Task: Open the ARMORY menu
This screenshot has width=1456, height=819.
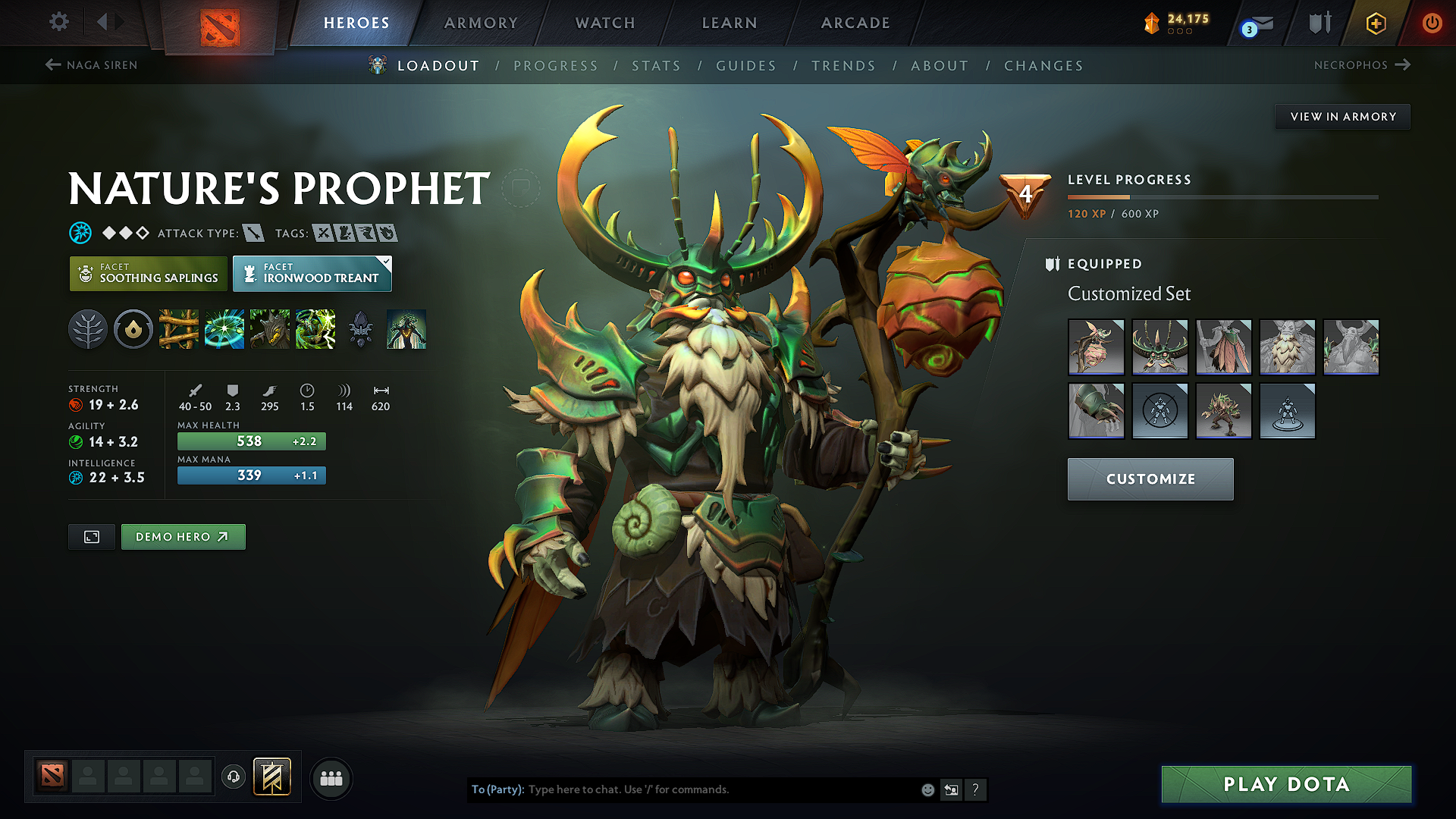Action: pyautogui.click(x=480, y=23)
